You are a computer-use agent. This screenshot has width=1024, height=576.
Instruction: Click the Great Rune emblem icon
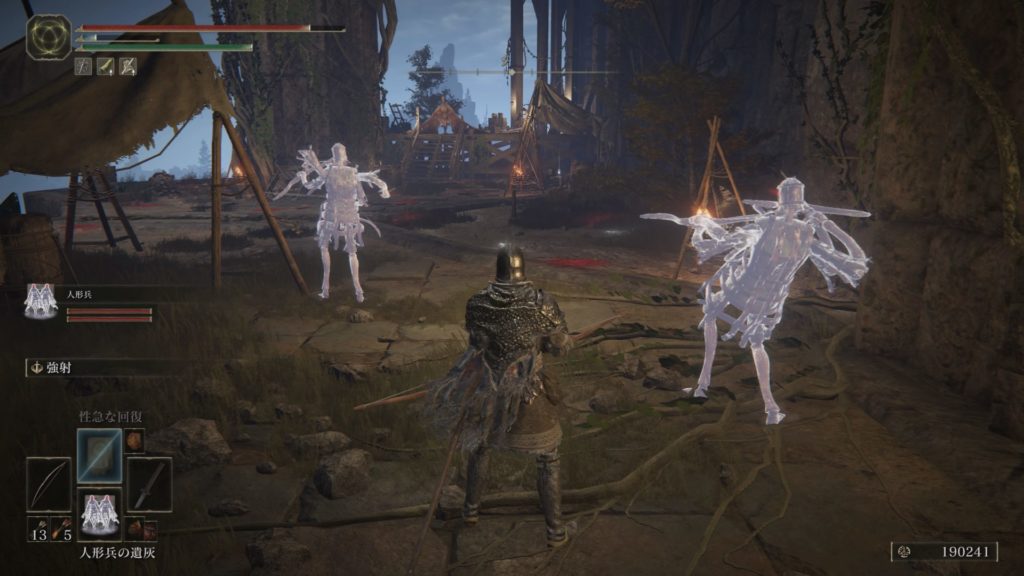48,36
